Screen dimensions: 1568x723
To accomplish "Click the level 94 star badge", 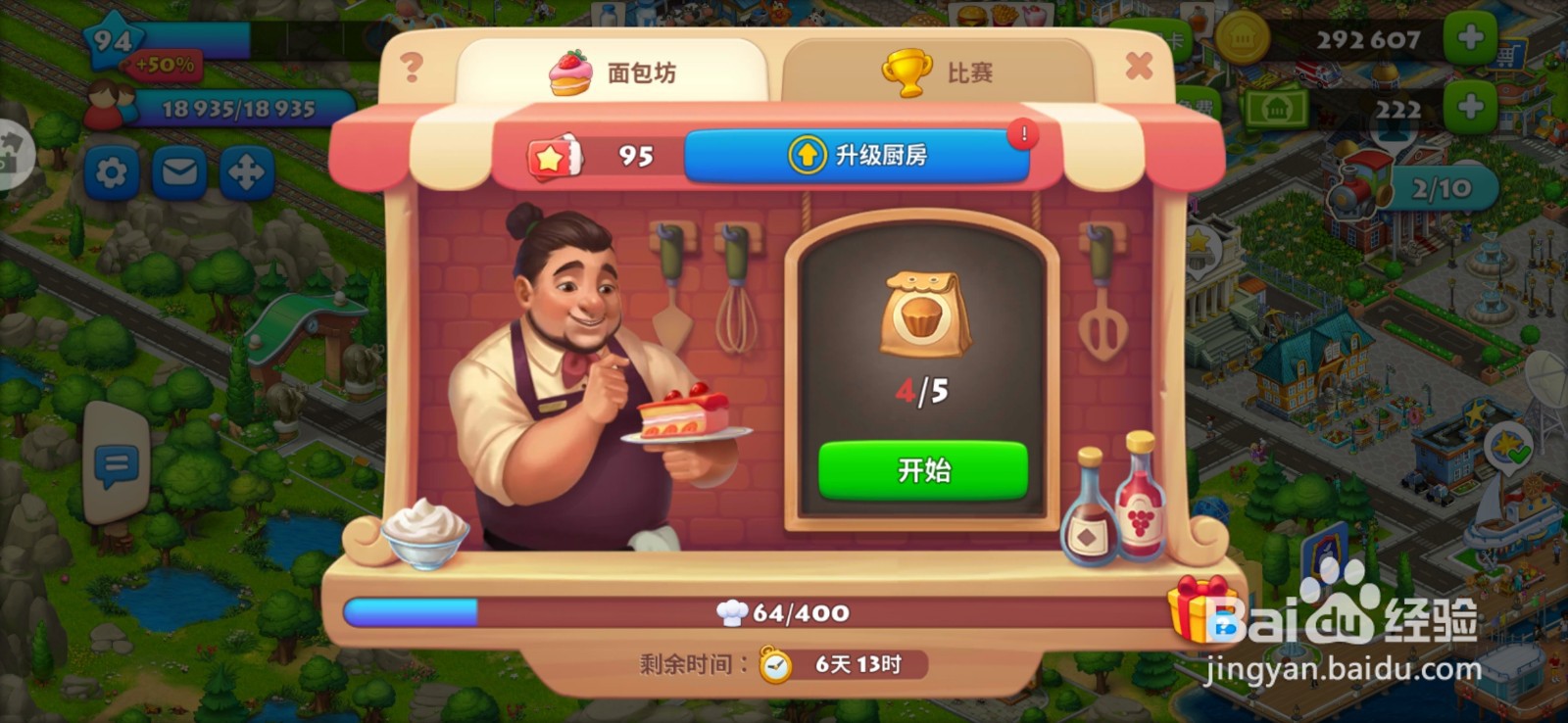I will 111,39.
